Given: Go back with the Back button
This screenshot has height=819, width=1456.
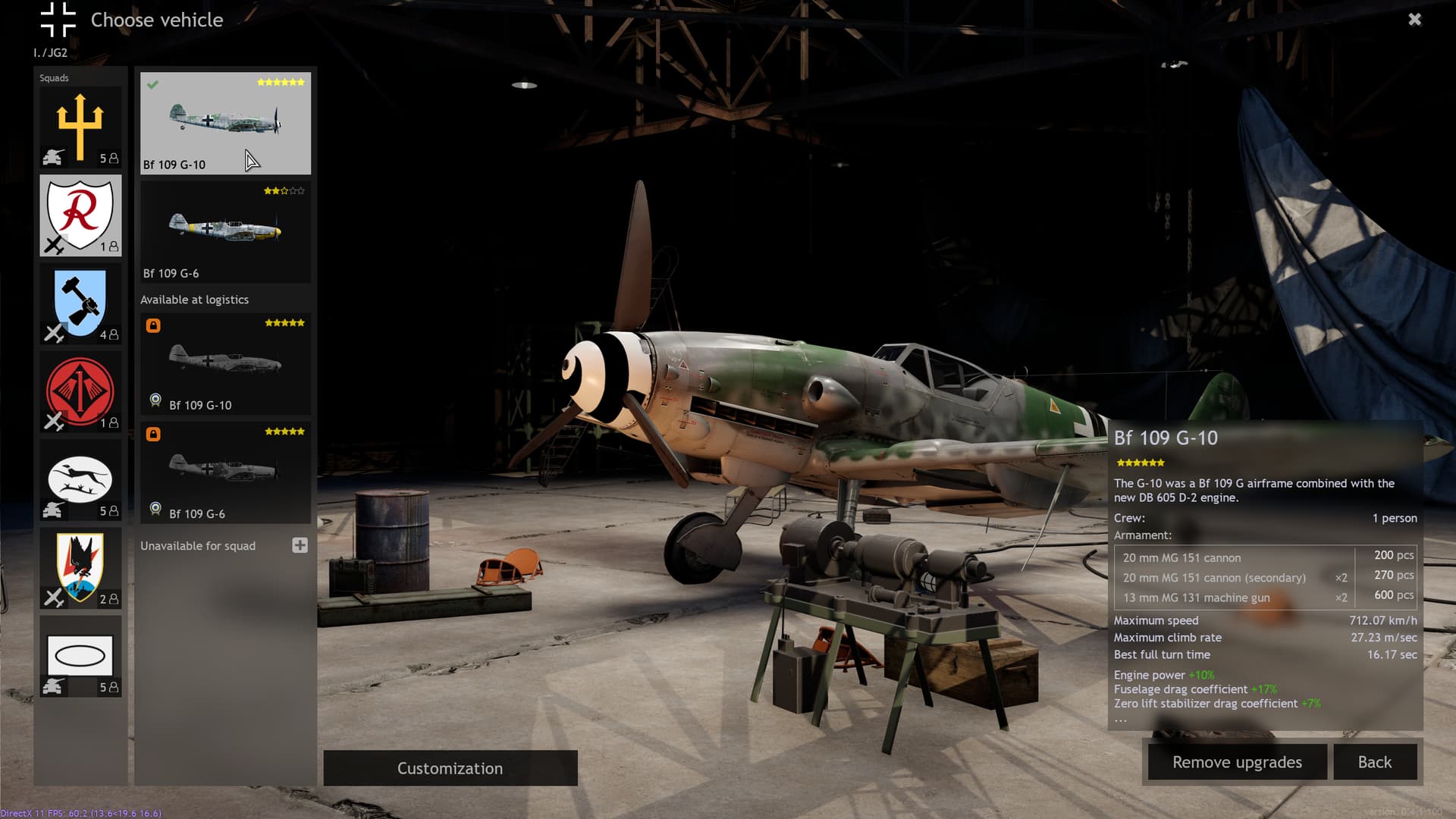Looking at the screenshot, I should pyautogui.click(x=1374, y=762).
